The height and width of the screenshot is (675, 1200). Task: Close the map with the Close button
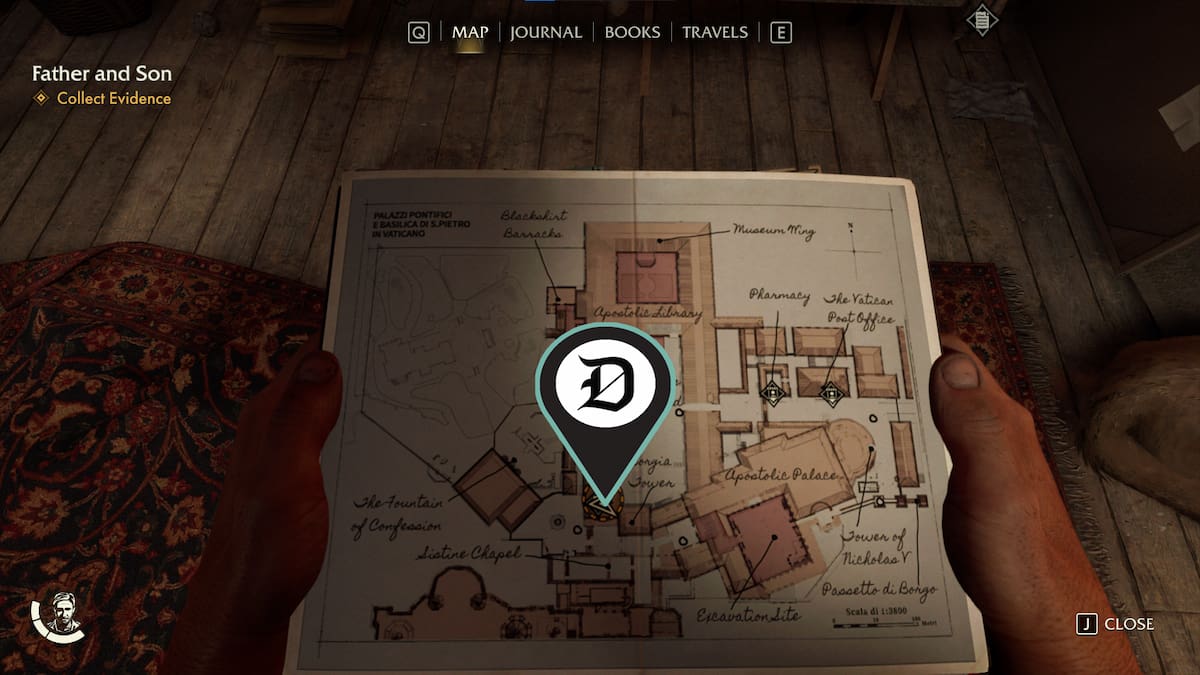tap(1116, 624)
